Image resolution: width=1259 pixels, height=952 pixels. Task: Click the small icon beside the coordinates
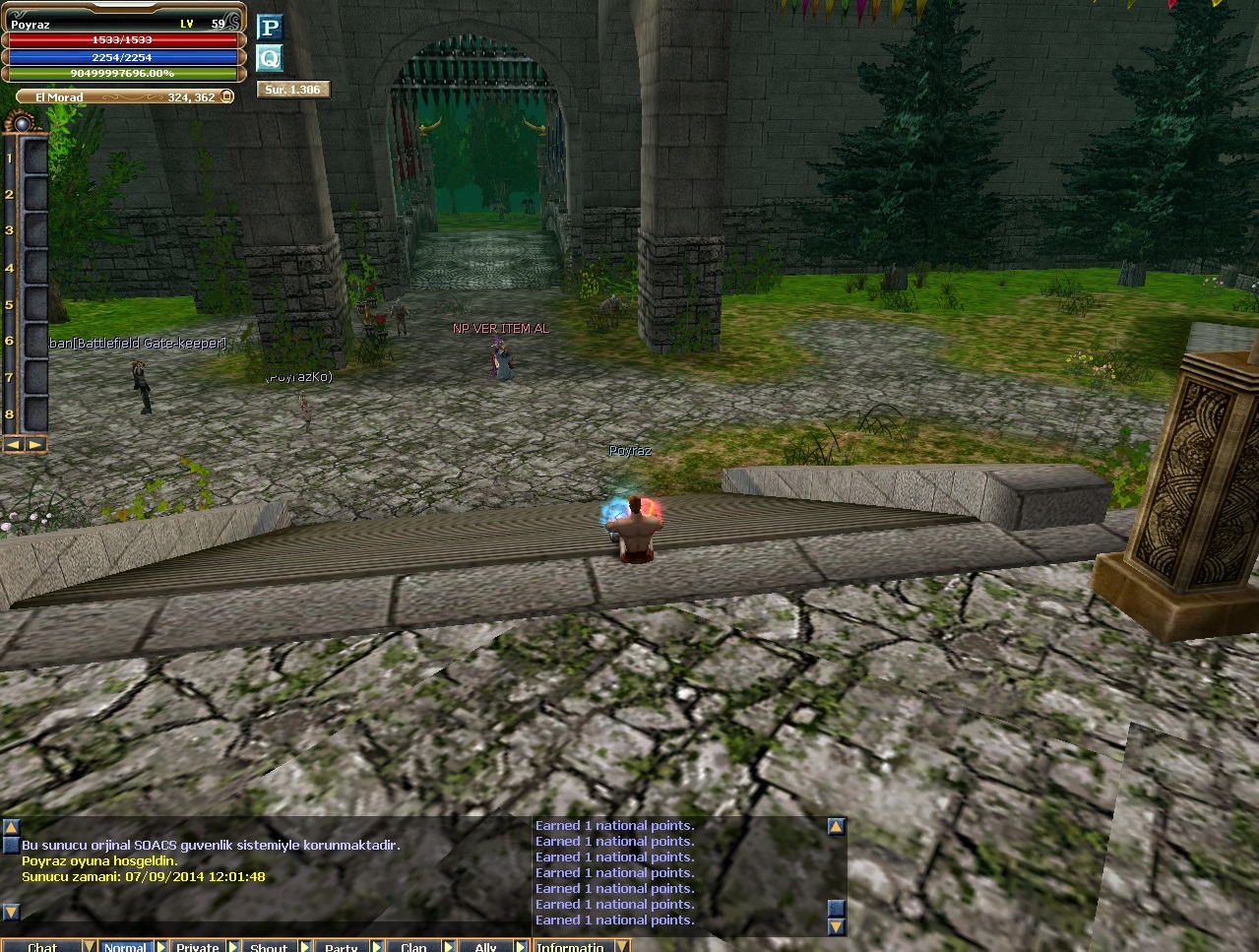(x=226, y=97)
